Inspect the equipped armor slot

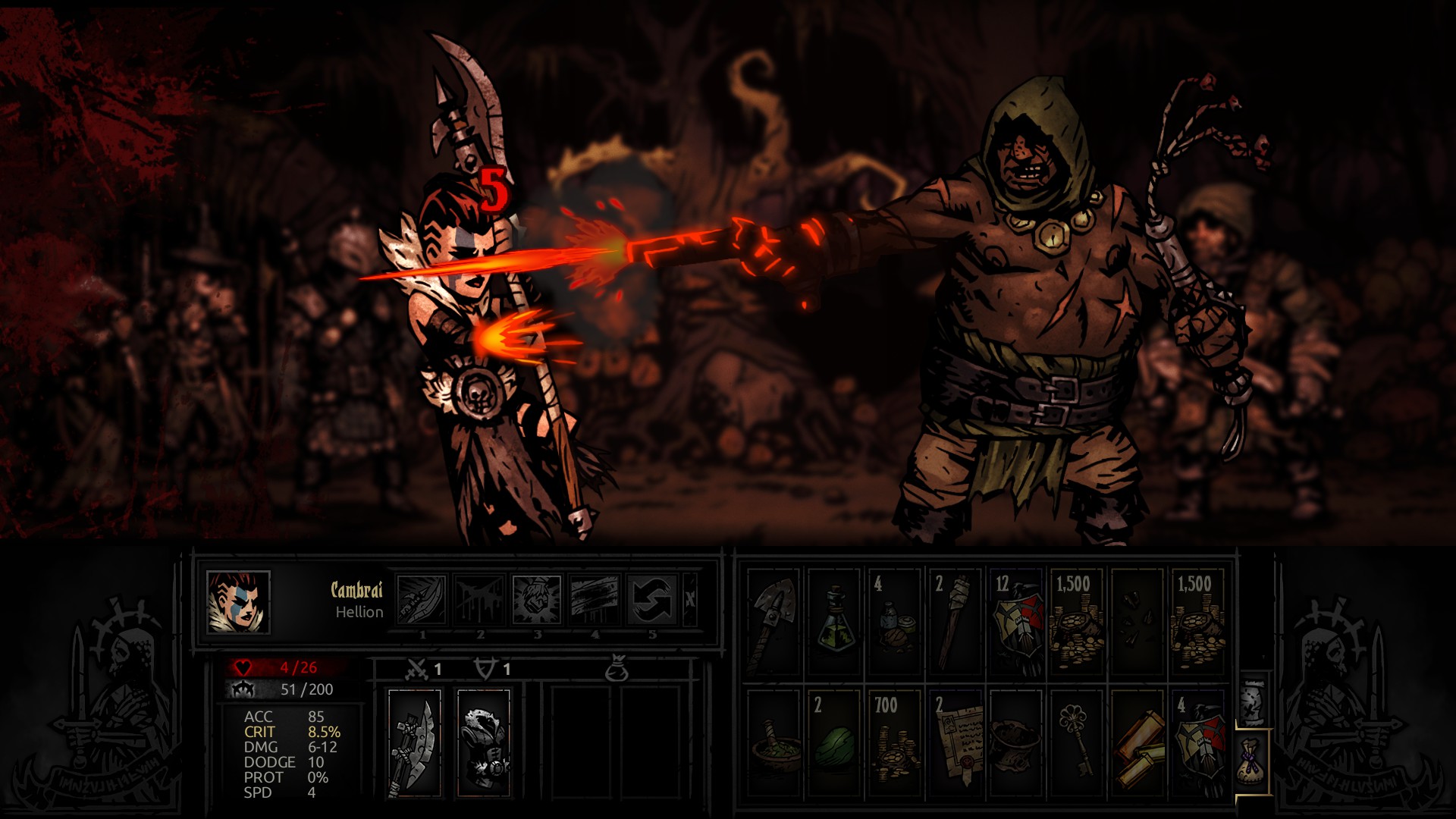(484, 742)
